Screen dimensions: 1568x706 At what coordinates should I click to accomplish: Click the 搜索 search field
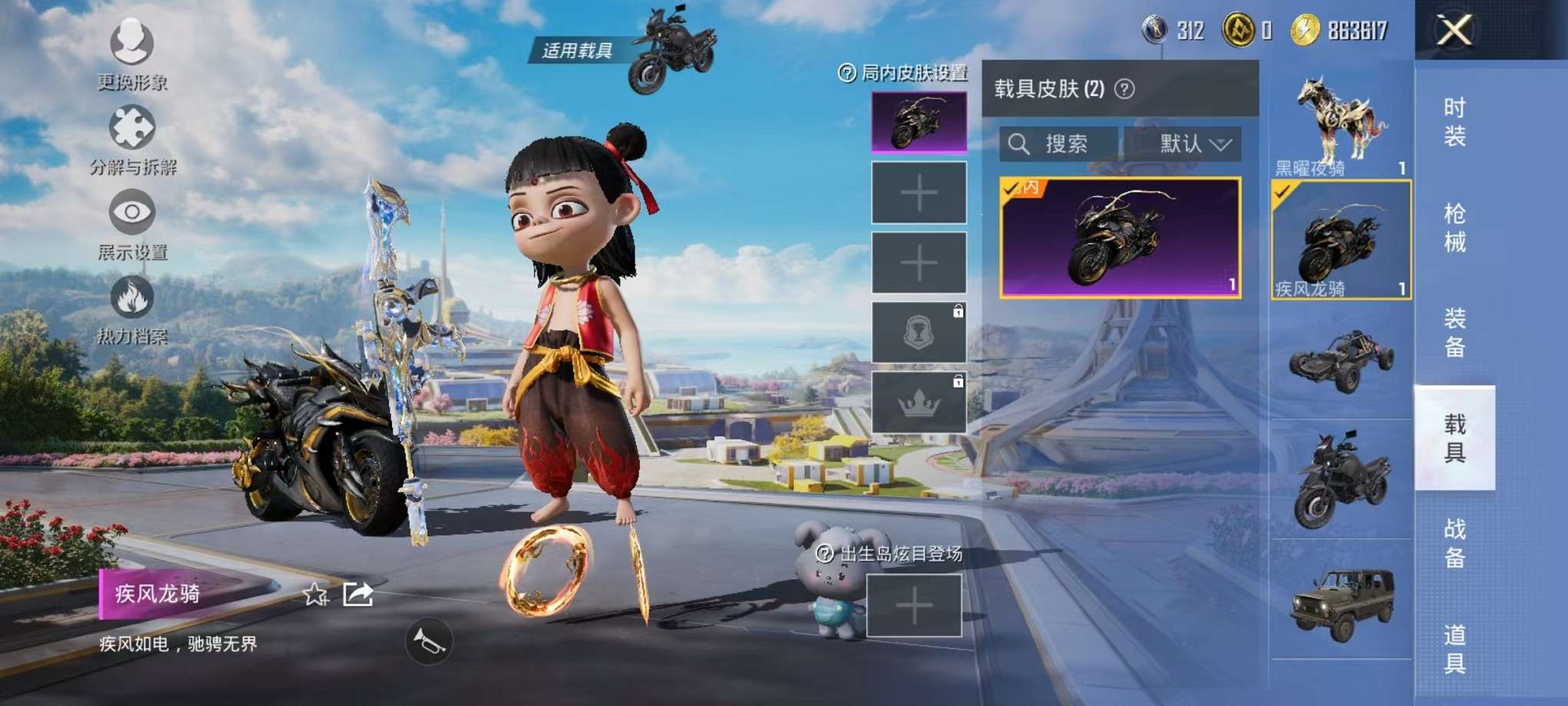pyautogui.click(x=1059, y=144)
